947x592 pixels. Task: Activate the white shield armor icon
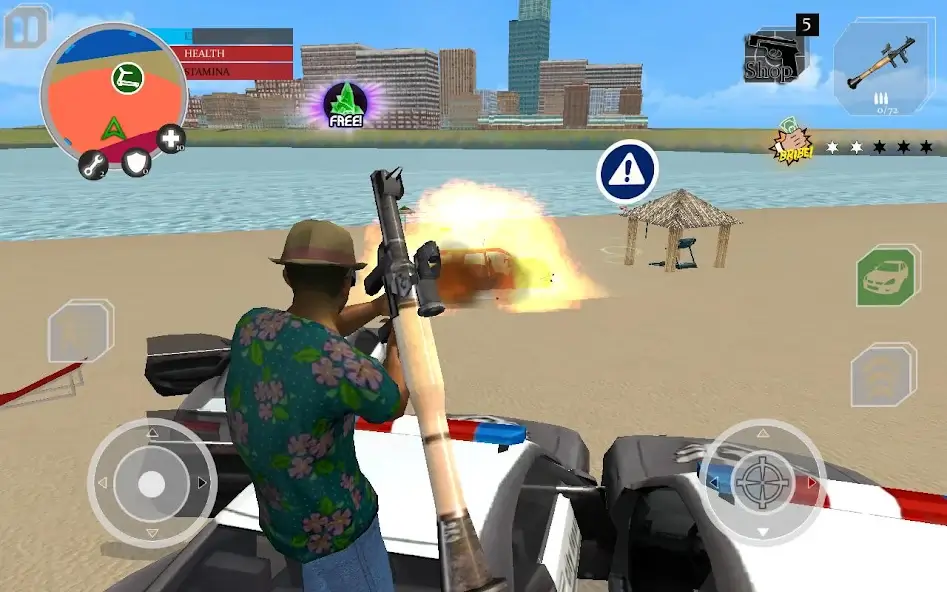(136, 162)
